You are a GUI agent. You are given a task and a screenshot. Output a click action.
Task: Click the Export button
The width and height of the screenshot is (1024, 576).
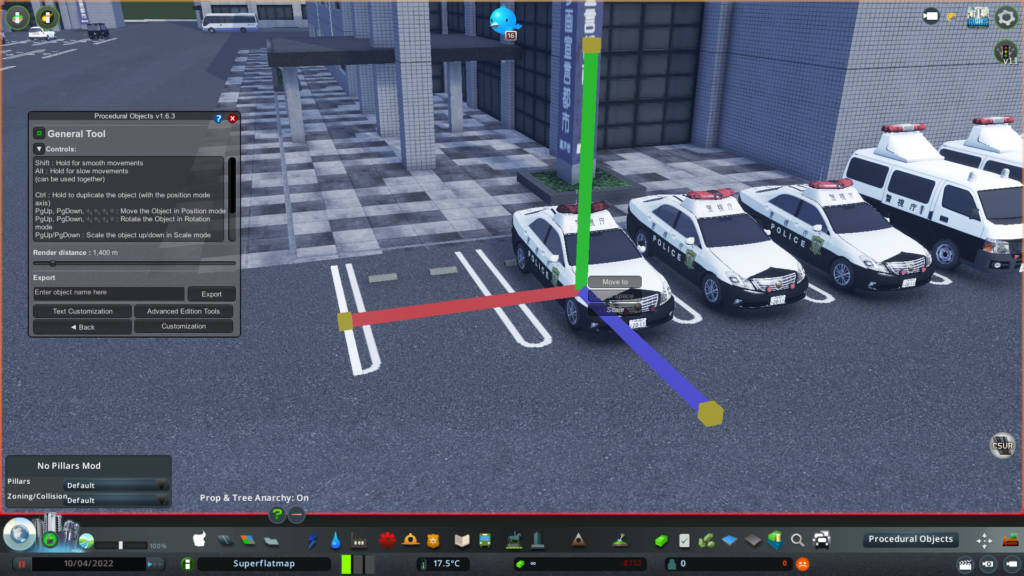click(211, 294)
